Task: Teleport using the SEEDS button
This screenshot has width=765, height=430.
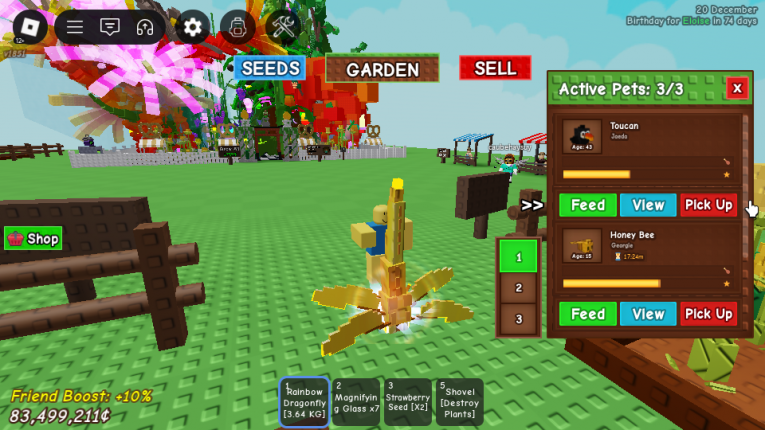Action: pos(270,68)
